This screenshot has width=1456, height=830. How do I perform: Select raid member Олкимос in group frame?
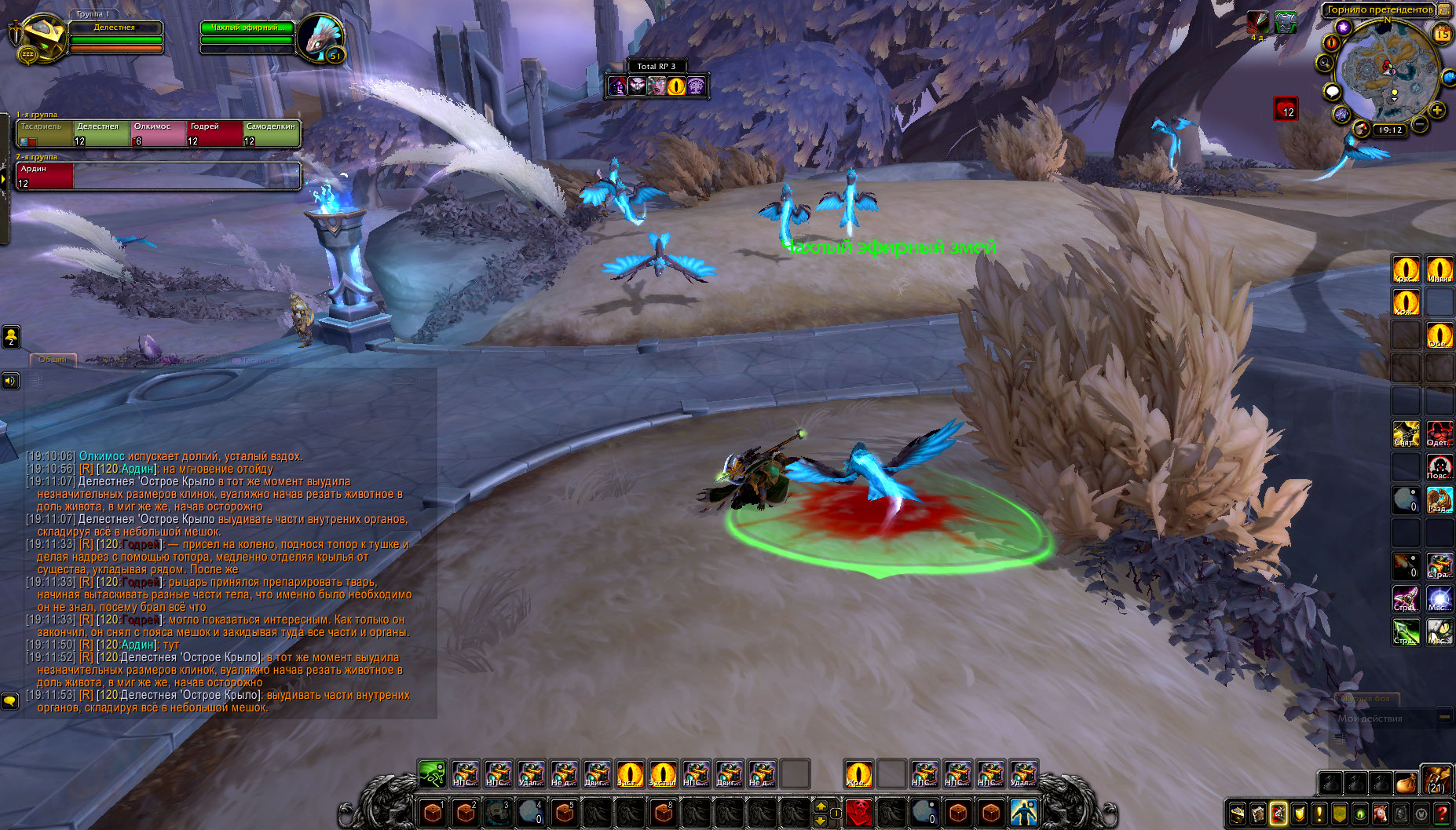point(159,133)
